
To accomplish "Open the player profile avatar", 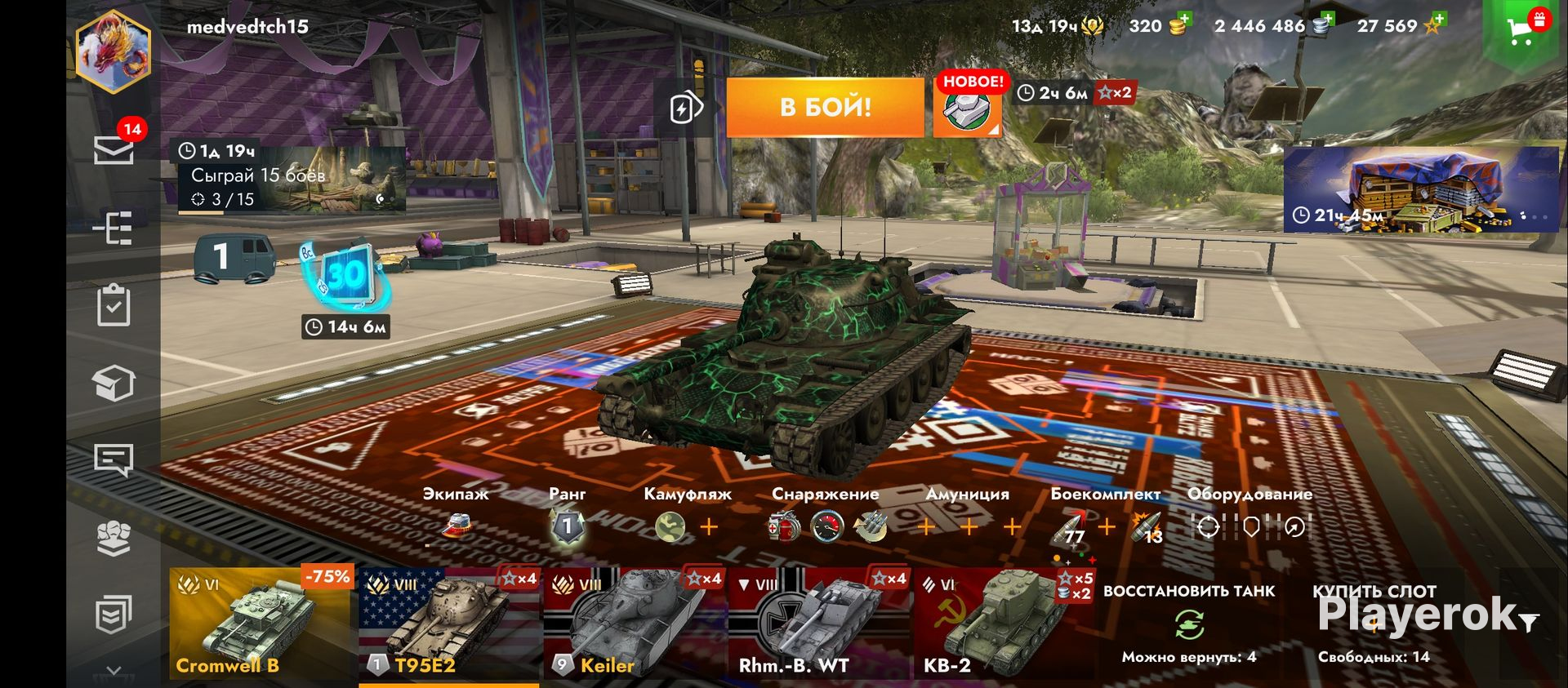I will 114,51.
